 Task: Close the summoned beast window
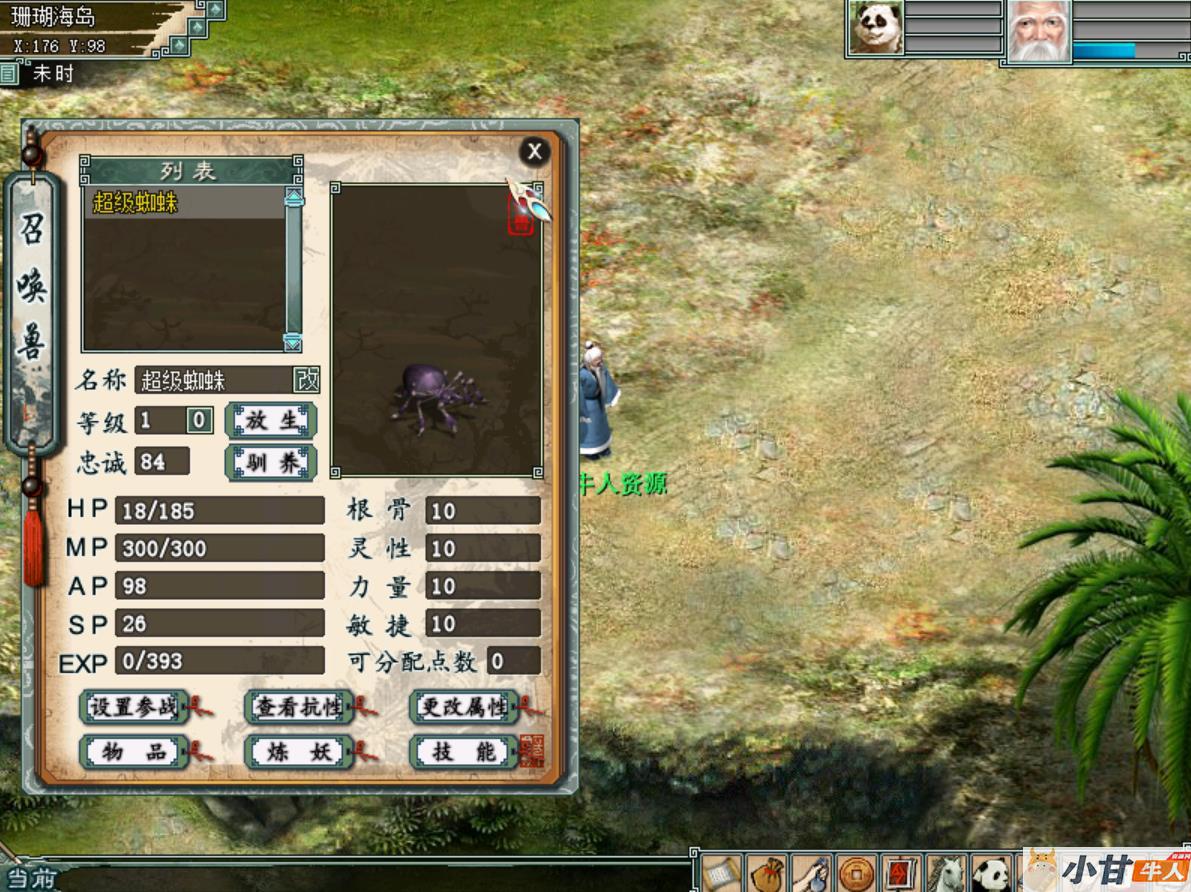tap(534, 151)
